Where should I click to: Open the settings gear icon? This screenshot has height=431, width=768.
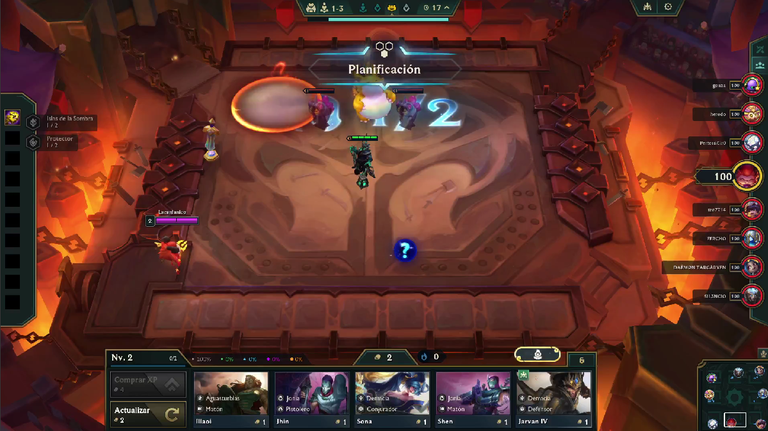[667, 7]
